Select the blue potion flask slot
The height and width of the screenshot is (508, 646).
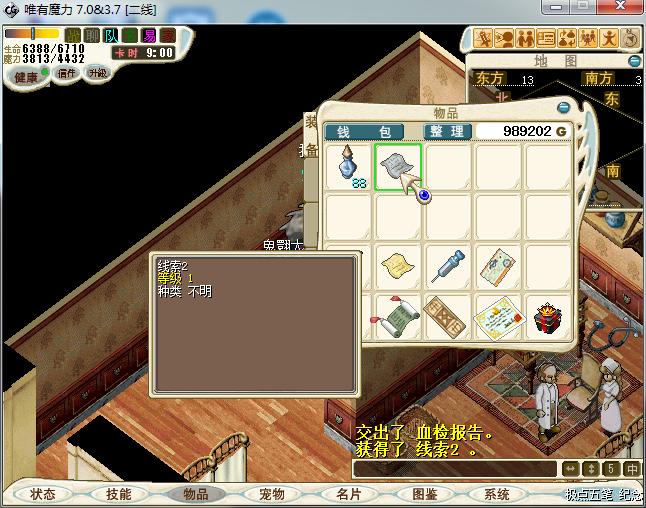[x=349, y=165]
